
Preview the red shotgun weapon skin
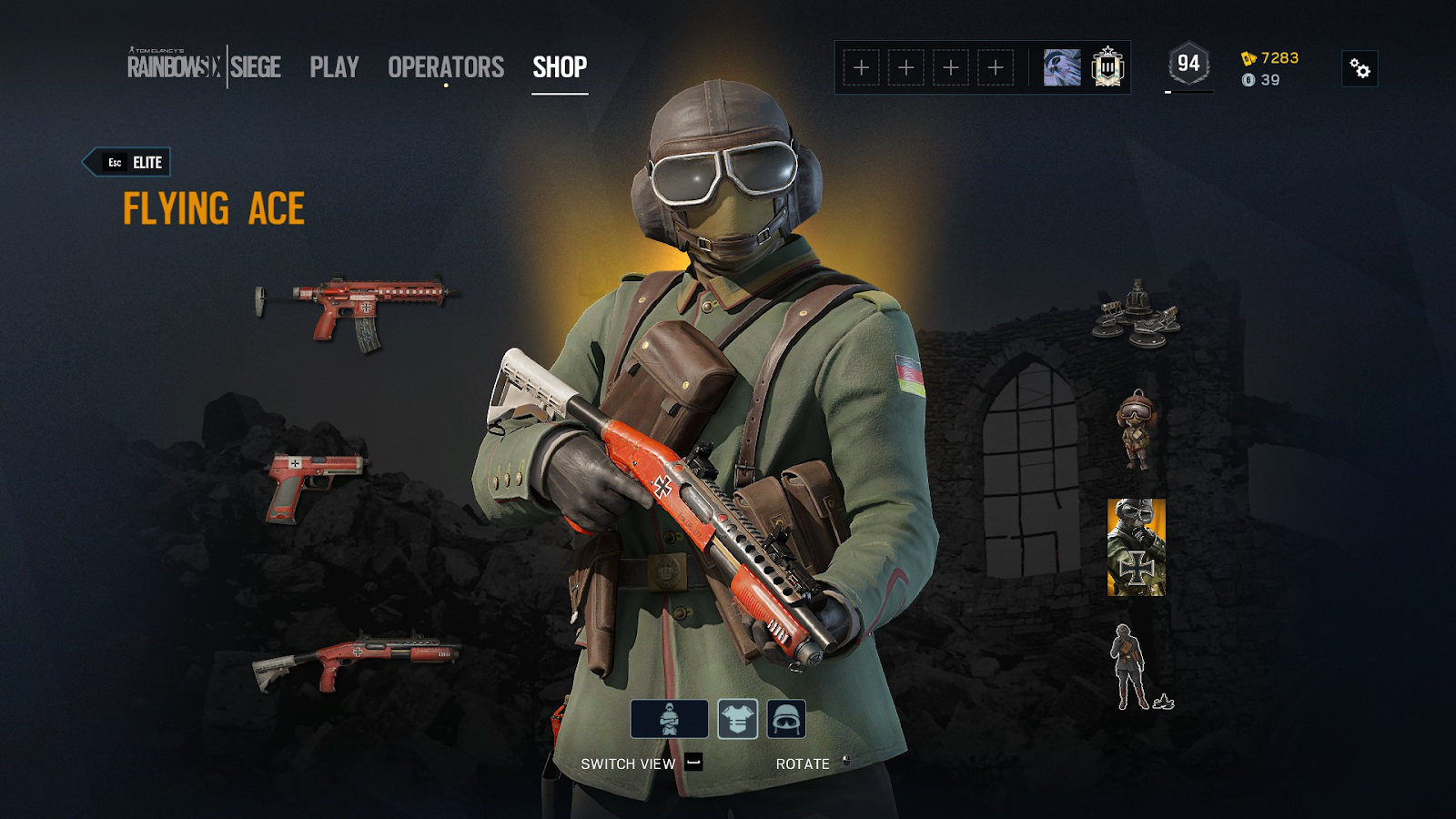coord(355,660)
